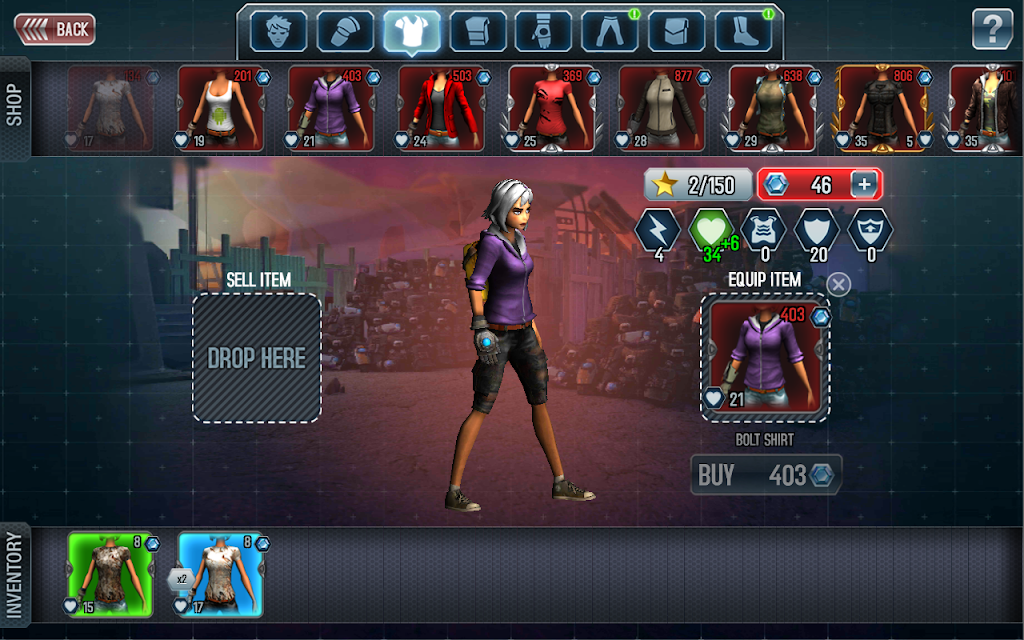
Task: Pick the red jacket priced 503
Action: coord(441,109)
